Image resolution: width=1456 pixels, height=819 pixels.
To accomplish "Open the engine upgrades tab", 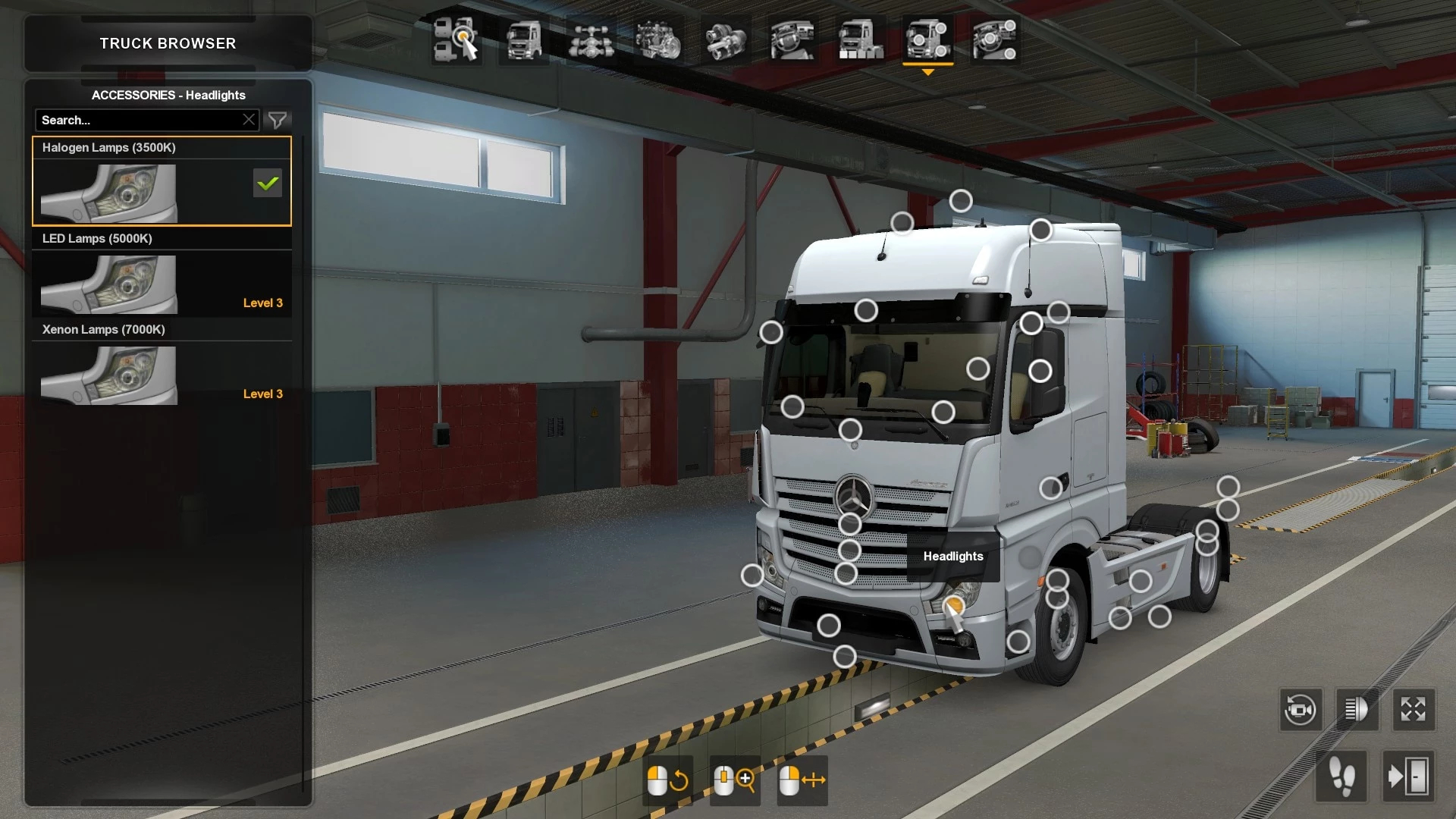I will (x=658, y=39).
